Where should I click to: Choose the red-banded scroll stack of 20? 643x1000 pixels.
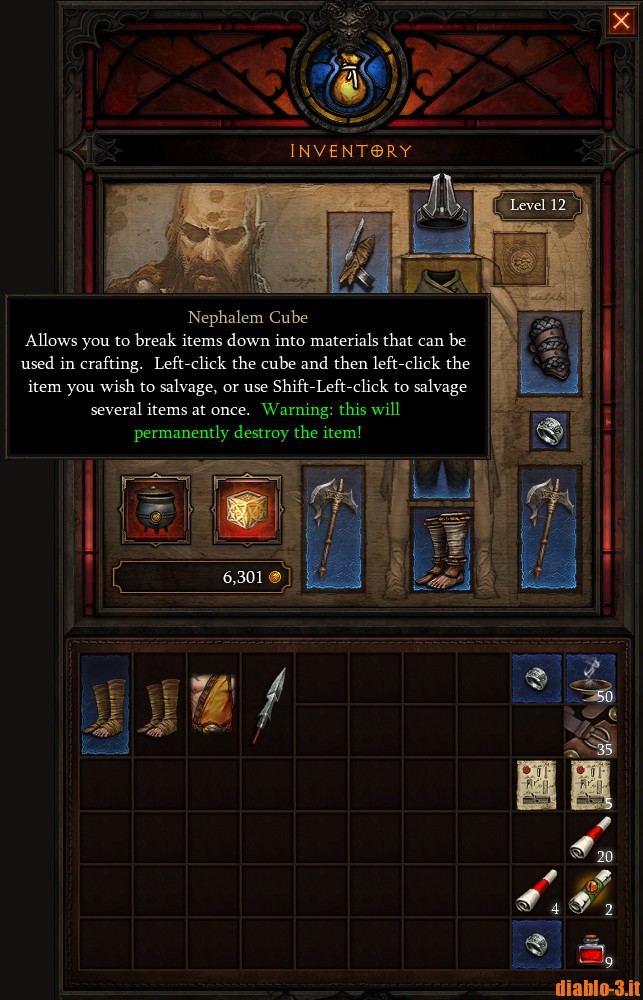point(590,840)
